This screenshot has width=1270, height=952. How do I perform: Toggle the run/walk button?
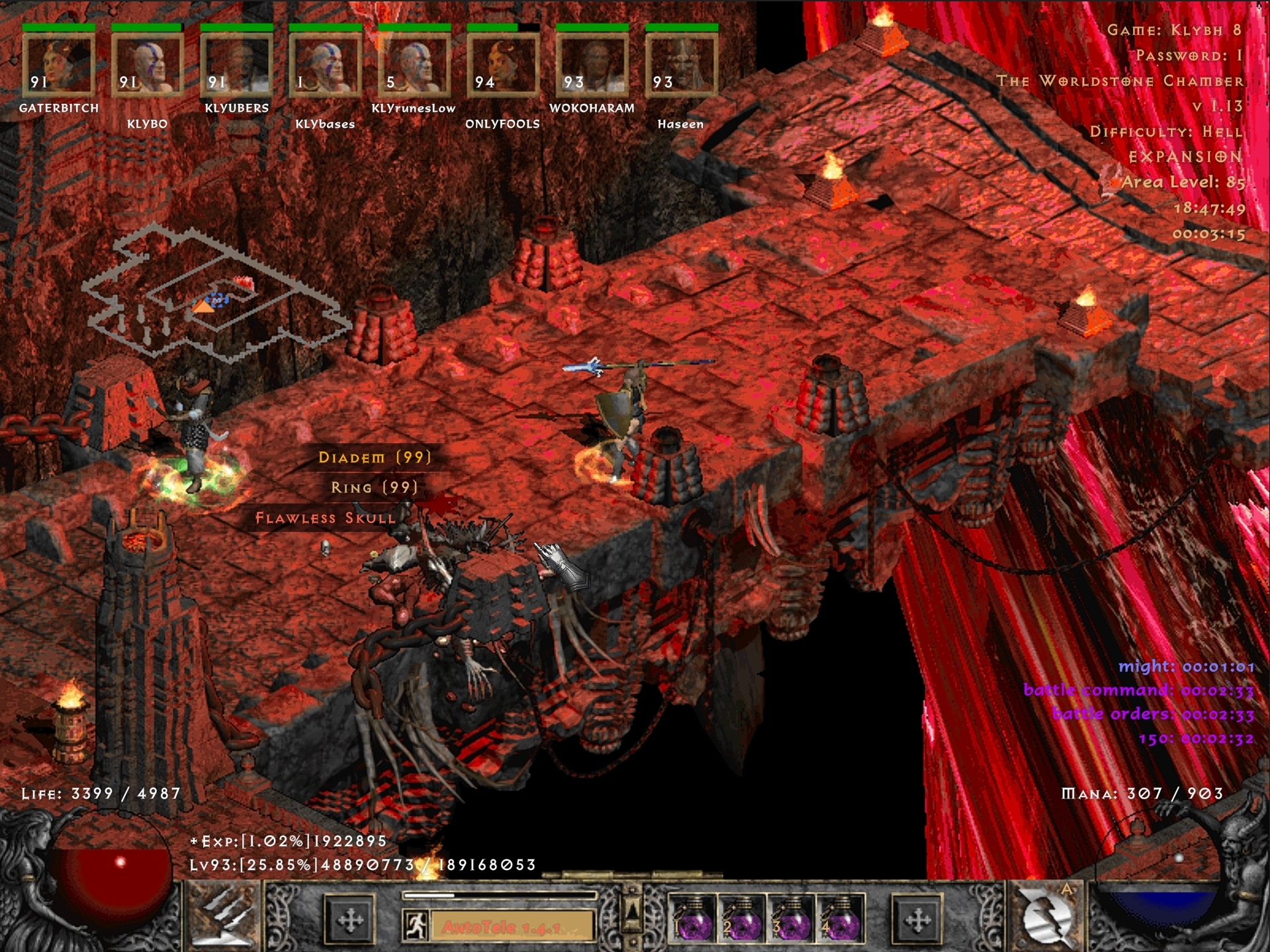coord(415,926)
